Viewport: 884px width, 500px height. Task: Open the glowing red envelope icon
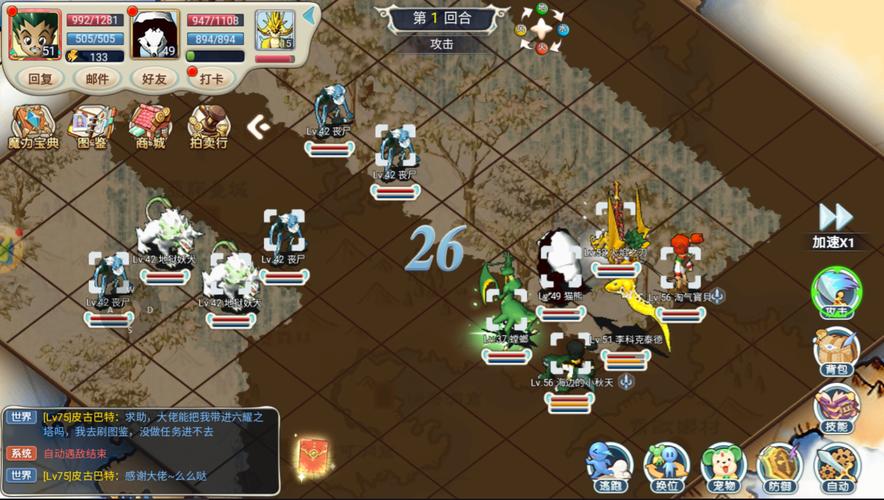(313, 457)
